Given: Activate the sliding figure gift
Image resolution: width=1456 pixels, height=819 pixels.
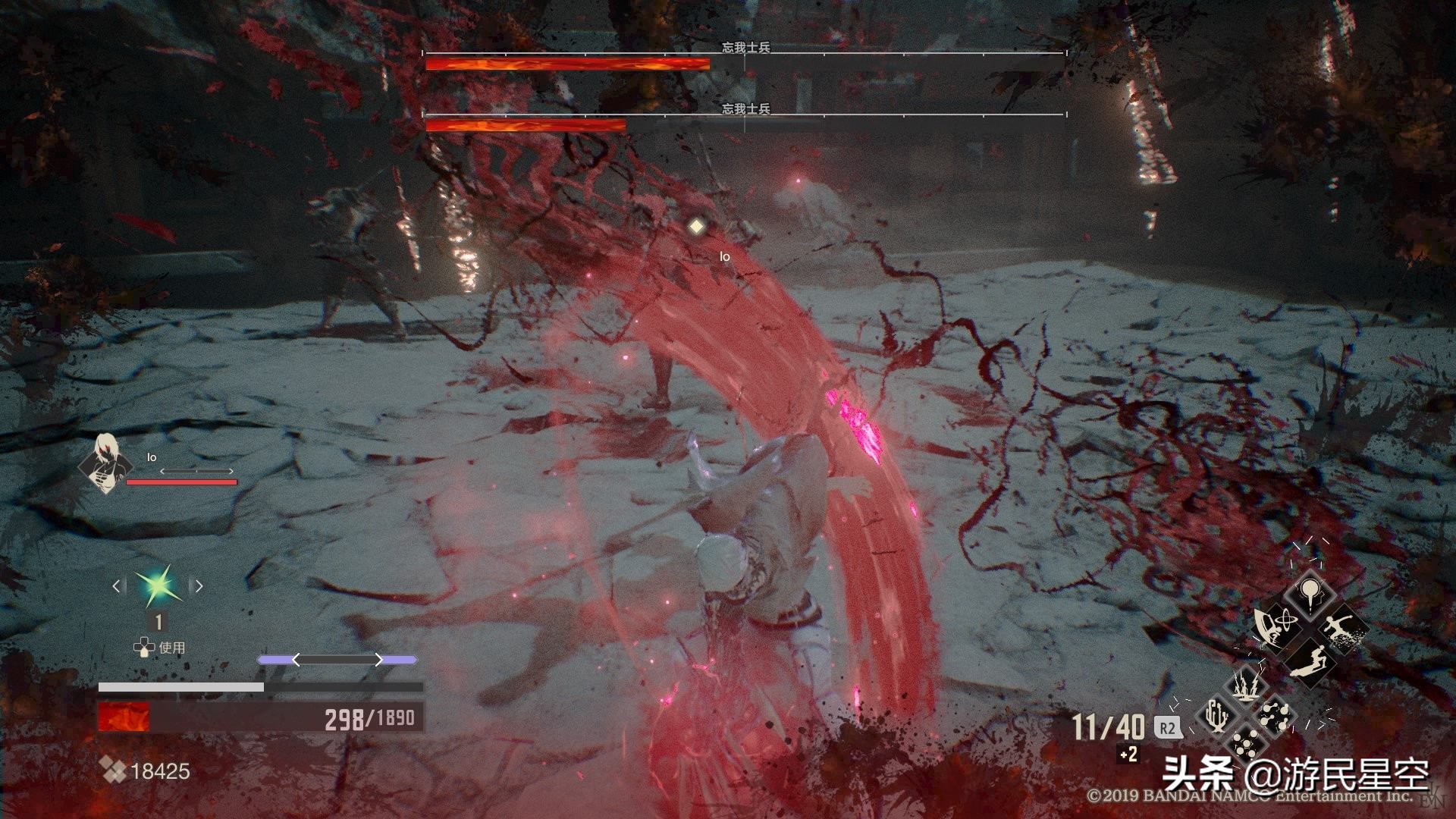Looking at the screenshot, I should click(x=1310, y=660).
